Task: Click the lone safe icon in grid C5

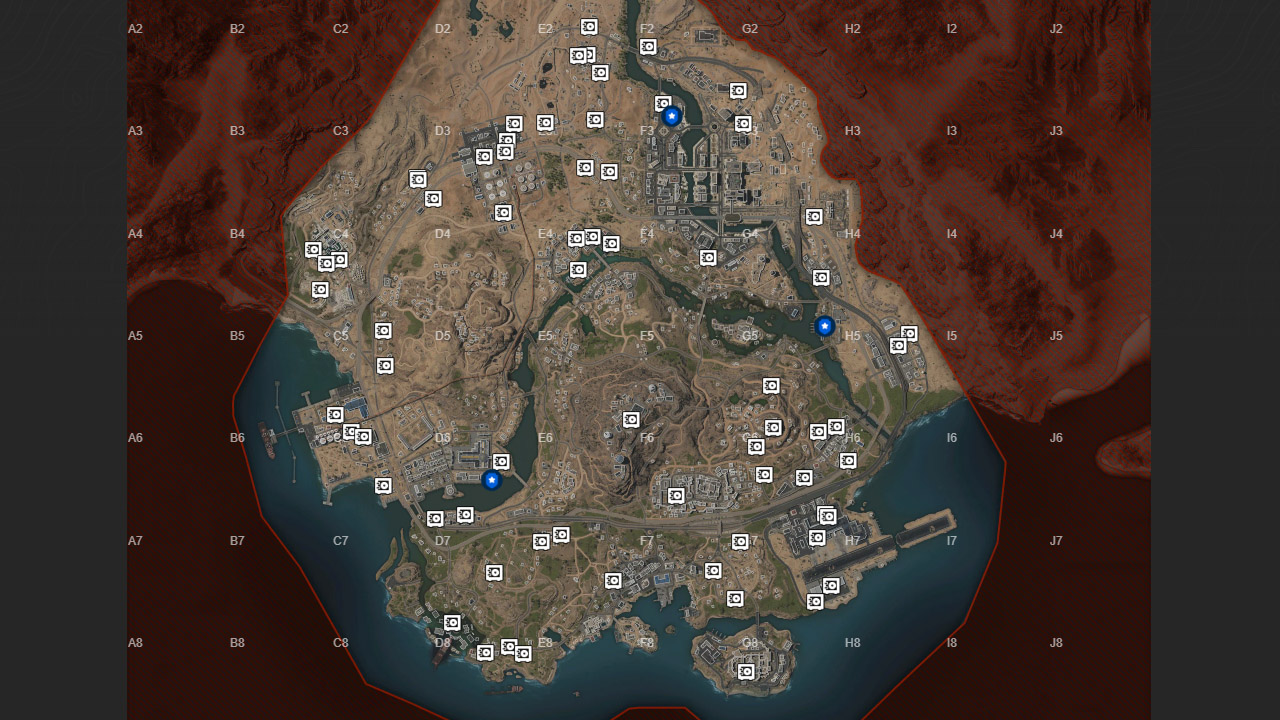Action: [x=383, y=330]
